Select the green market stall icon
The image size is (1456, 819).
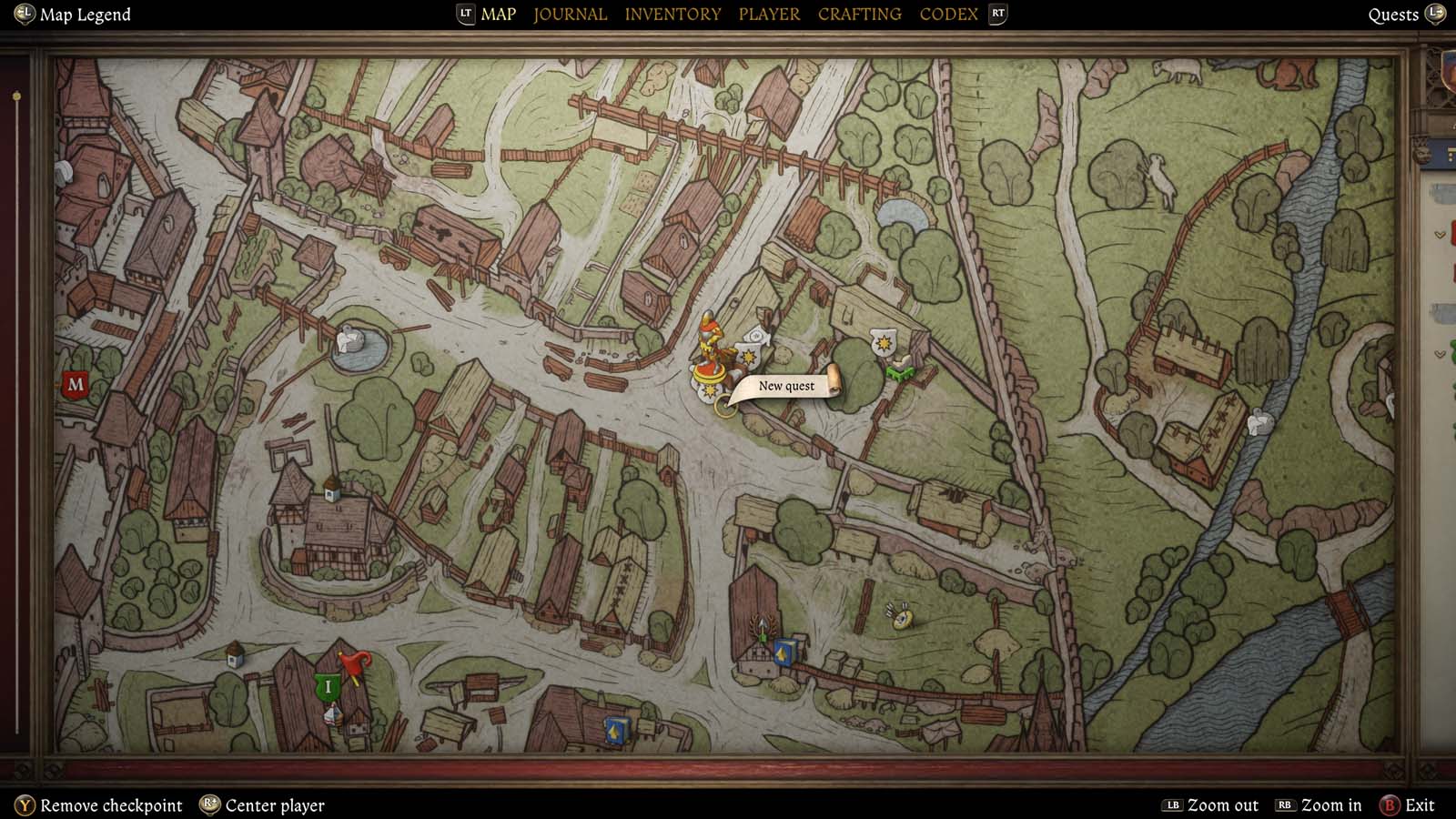point(900,373)
